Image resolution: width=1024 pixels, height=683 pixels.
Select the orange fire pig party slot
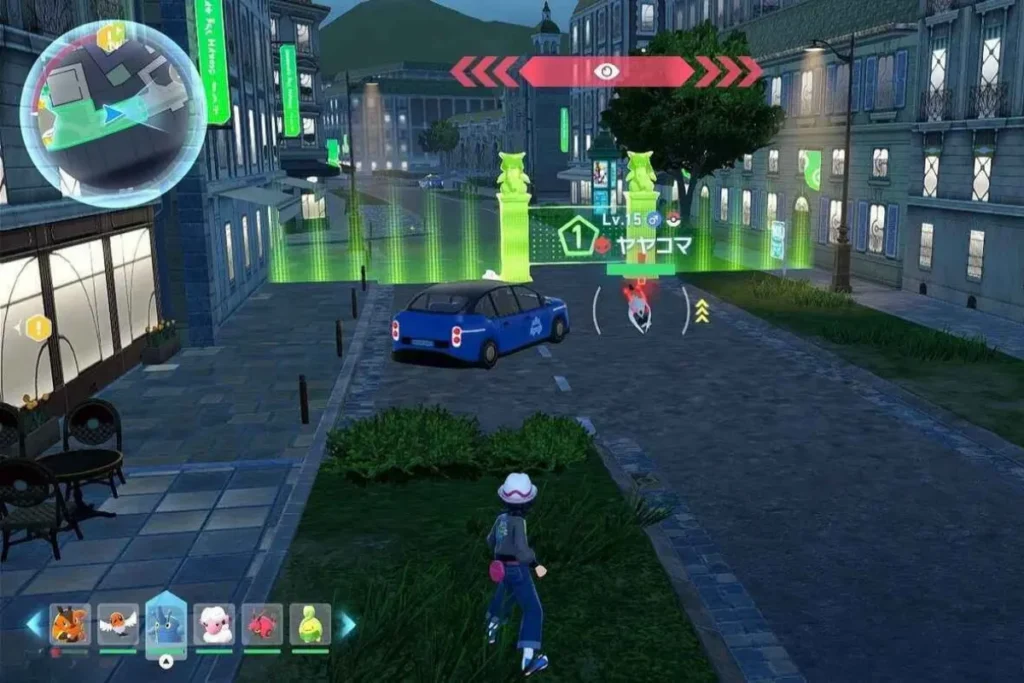click(70, 625)
